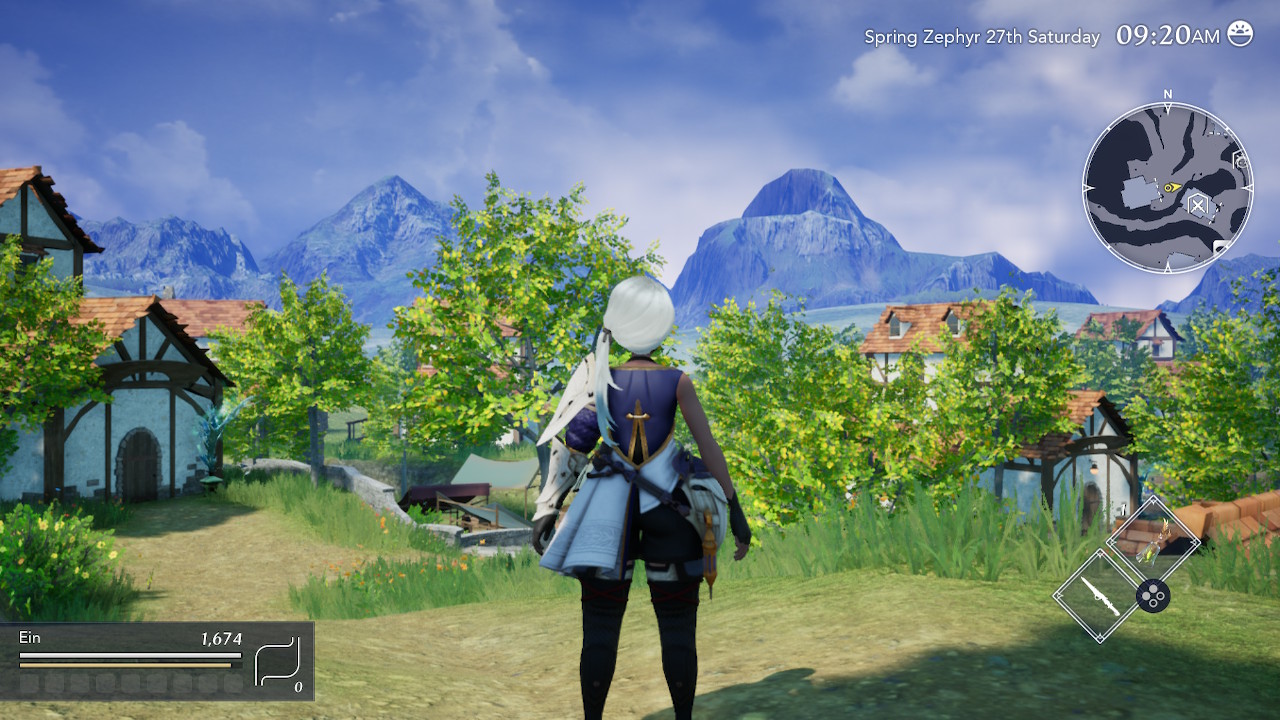The width and height of the screenshot is (1280, 720).
Task: Select Ein's character status panel
Action: point(130,660)
